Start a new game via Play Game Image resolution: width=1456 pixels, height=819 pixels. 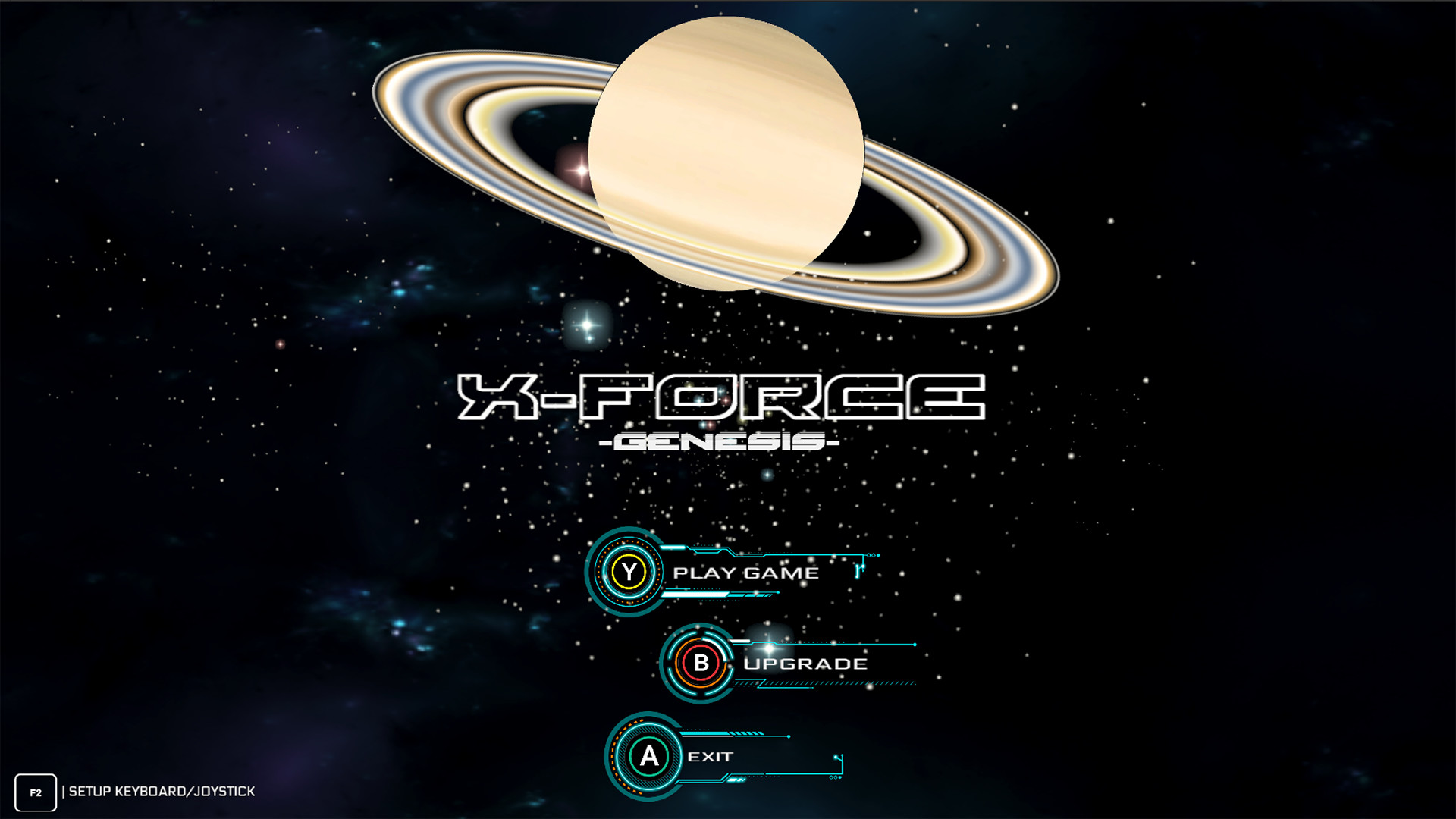pyautogui.click(x=747, y=574)
